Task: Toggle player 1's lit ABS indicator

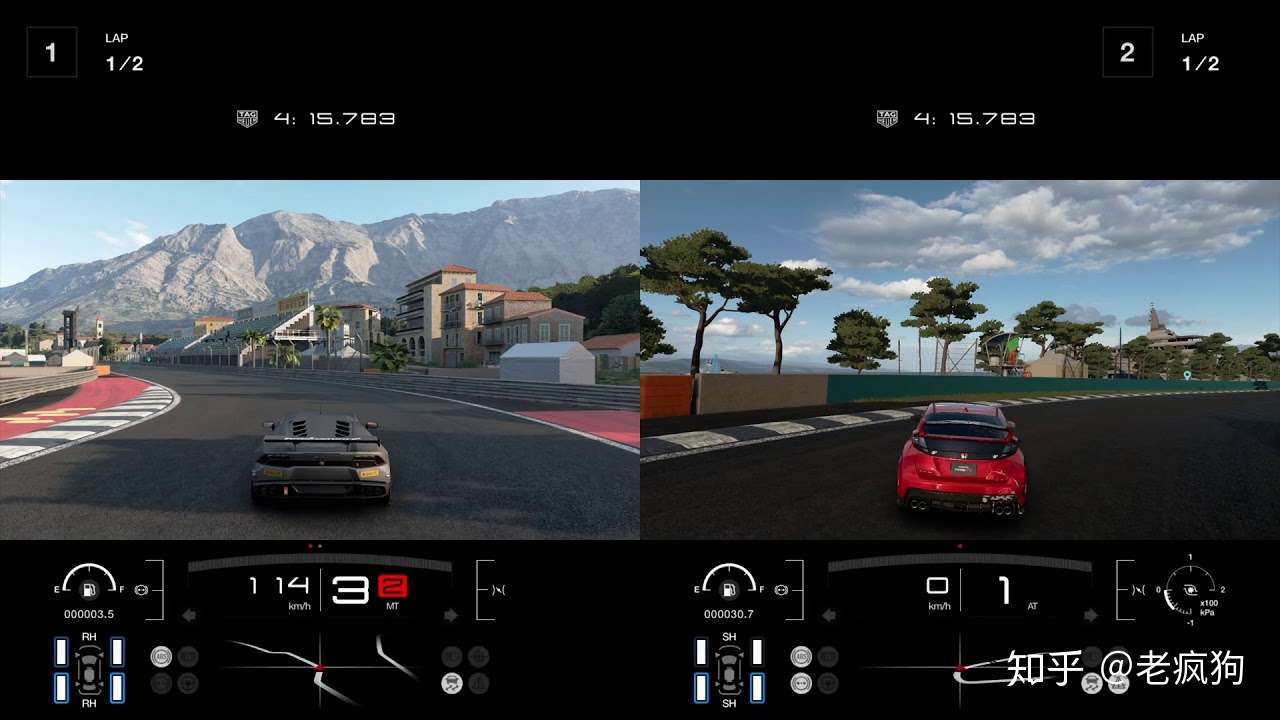Action: pos(161,656)
